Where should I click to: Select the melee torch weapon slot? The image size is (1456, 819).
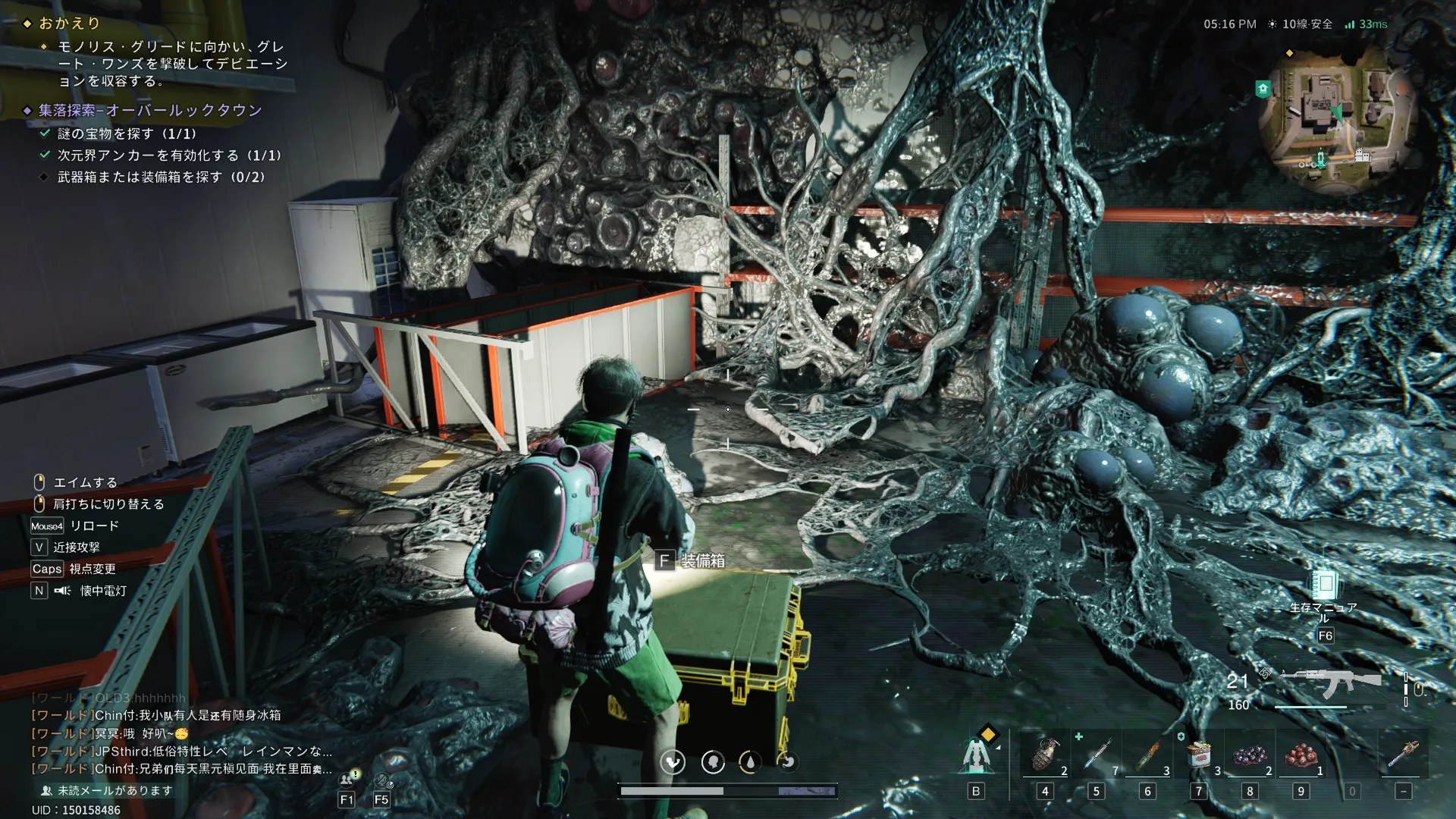pyautogui.click(x=1403, y=756)
